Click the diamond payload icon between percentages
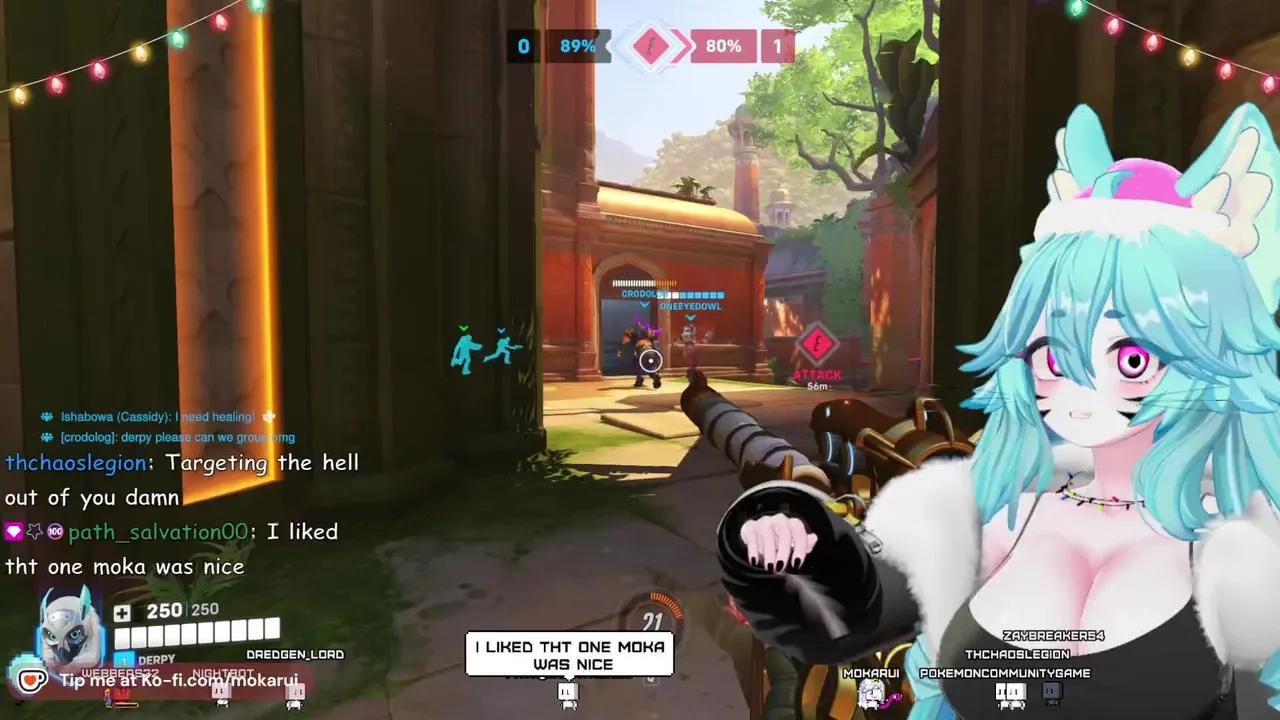Viewport: 1280px width, 720px height. click(x=651, y=45)
